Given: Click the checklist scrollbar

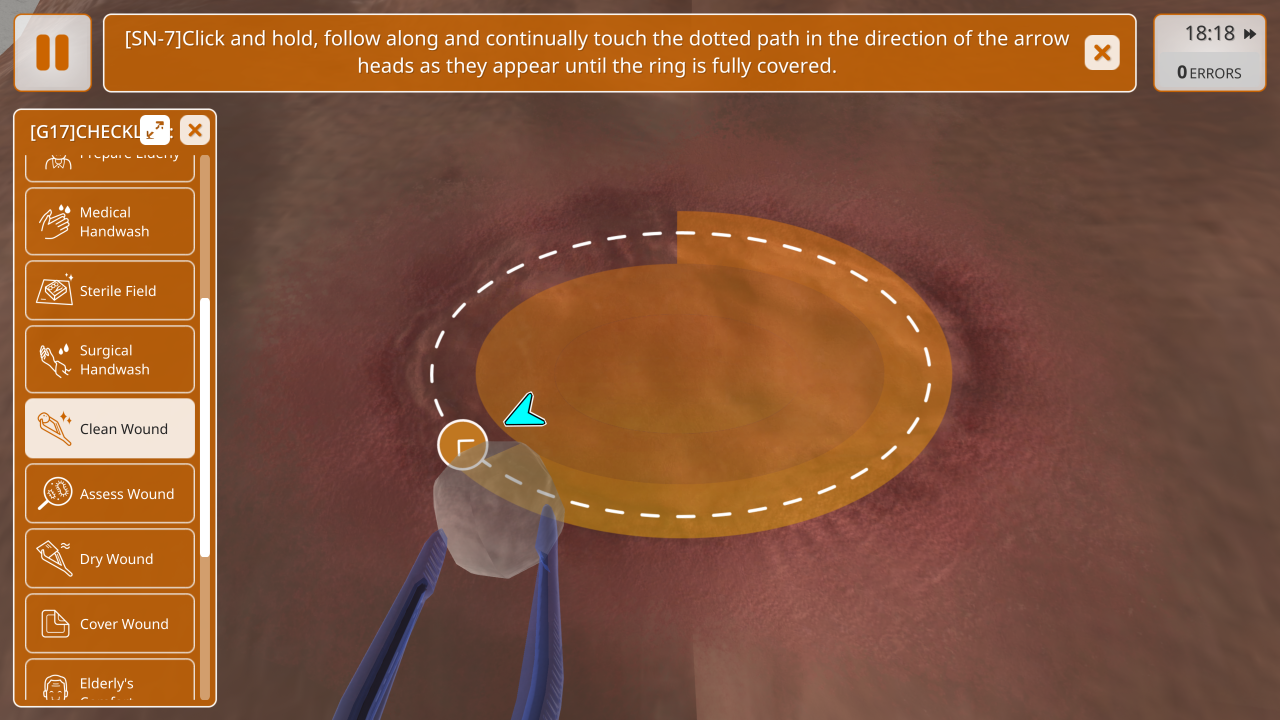Looking at the screenshot, I should point(205,427).
